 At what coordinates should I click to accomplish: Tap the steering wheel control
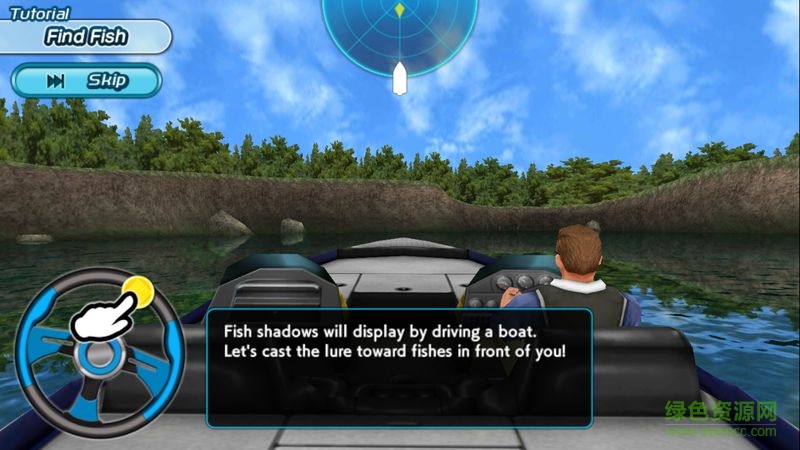(x=98, y=353)
